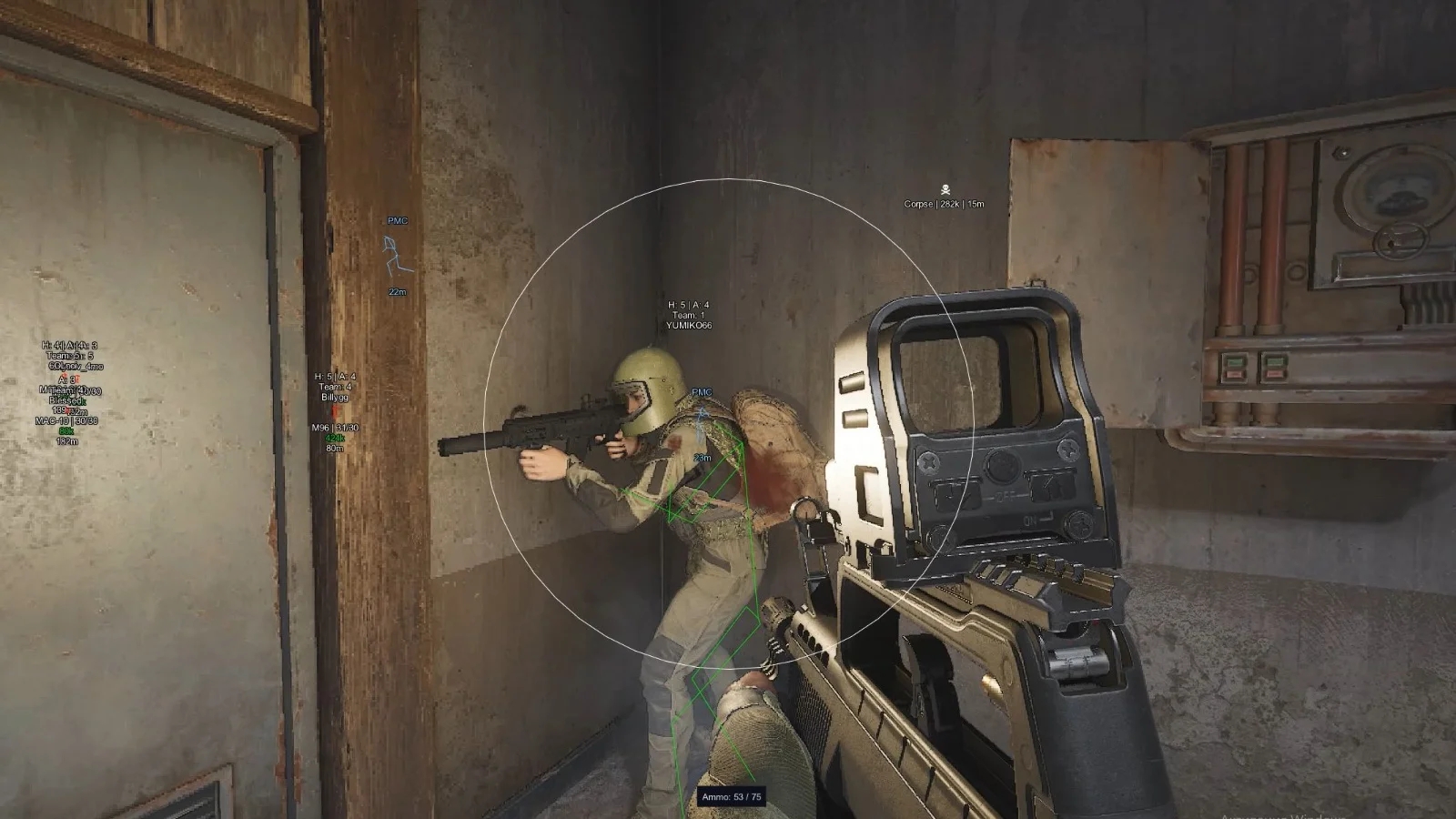This screenshot has height=819, width=1456.
Task: Click the YUMIKO66 player name label
Action: (692, 322)
